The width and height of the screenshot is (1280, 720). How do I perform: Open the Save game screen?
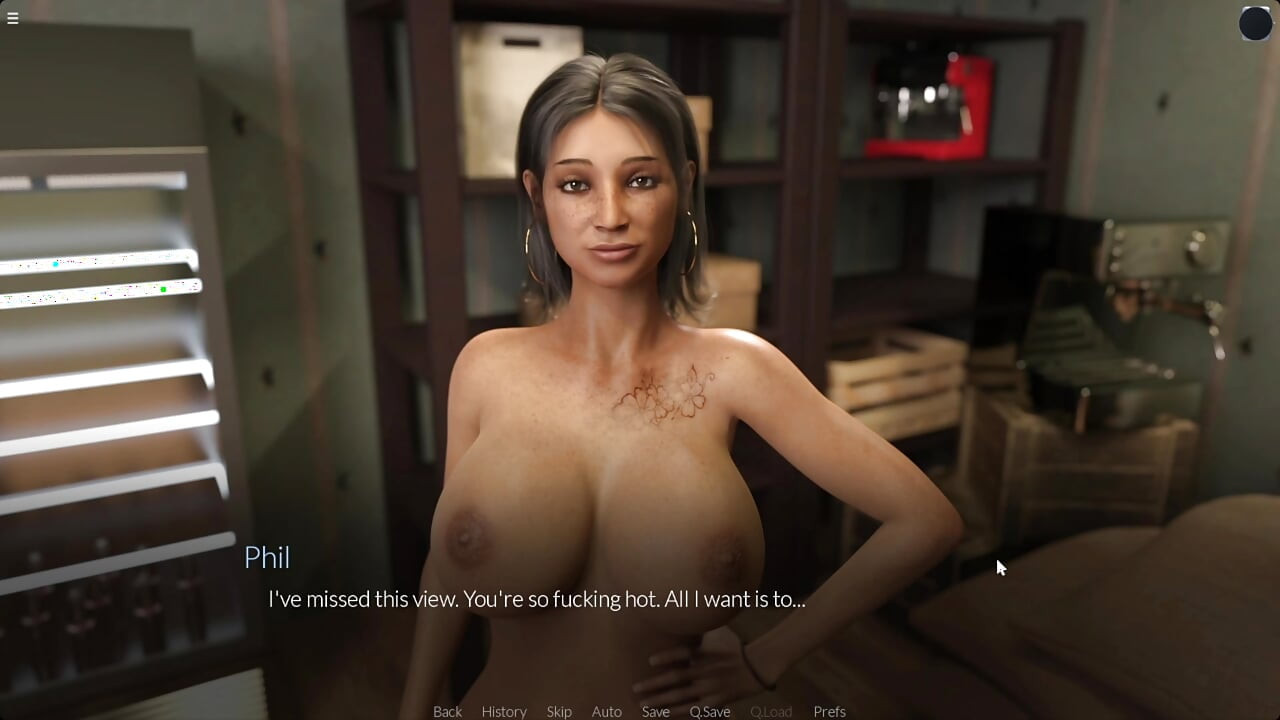[656, 712]
